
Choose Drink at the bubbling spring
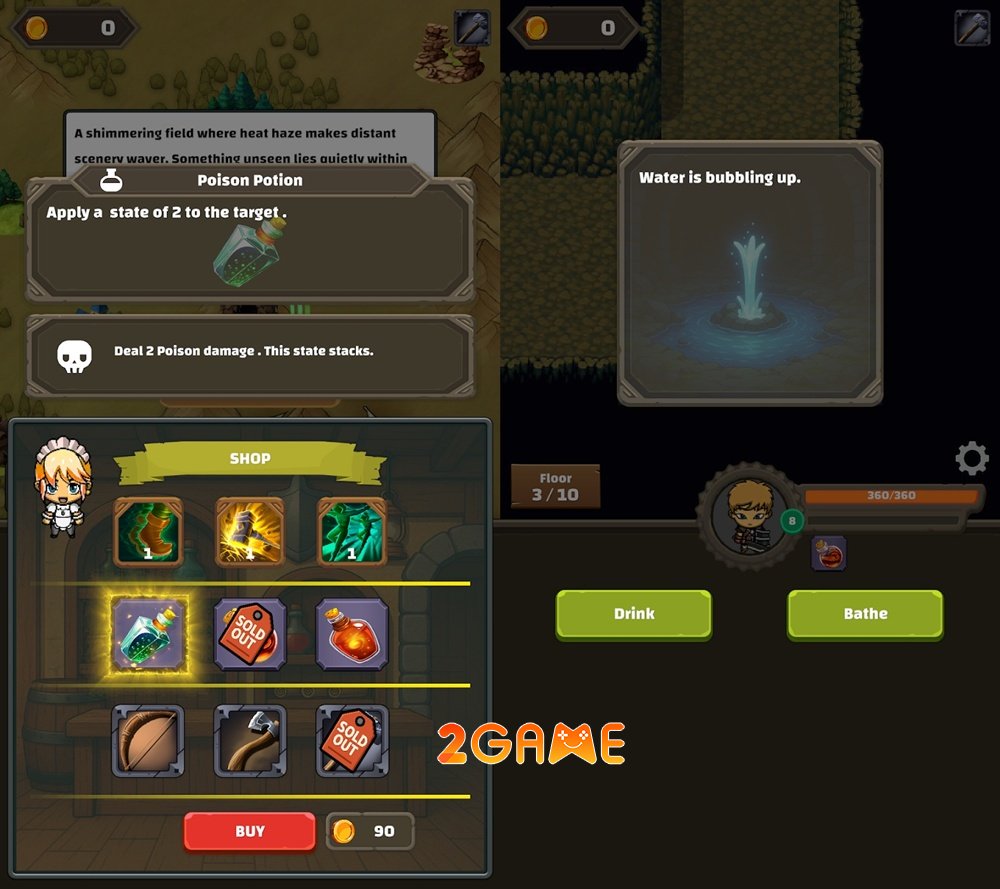tap(633, 614)
